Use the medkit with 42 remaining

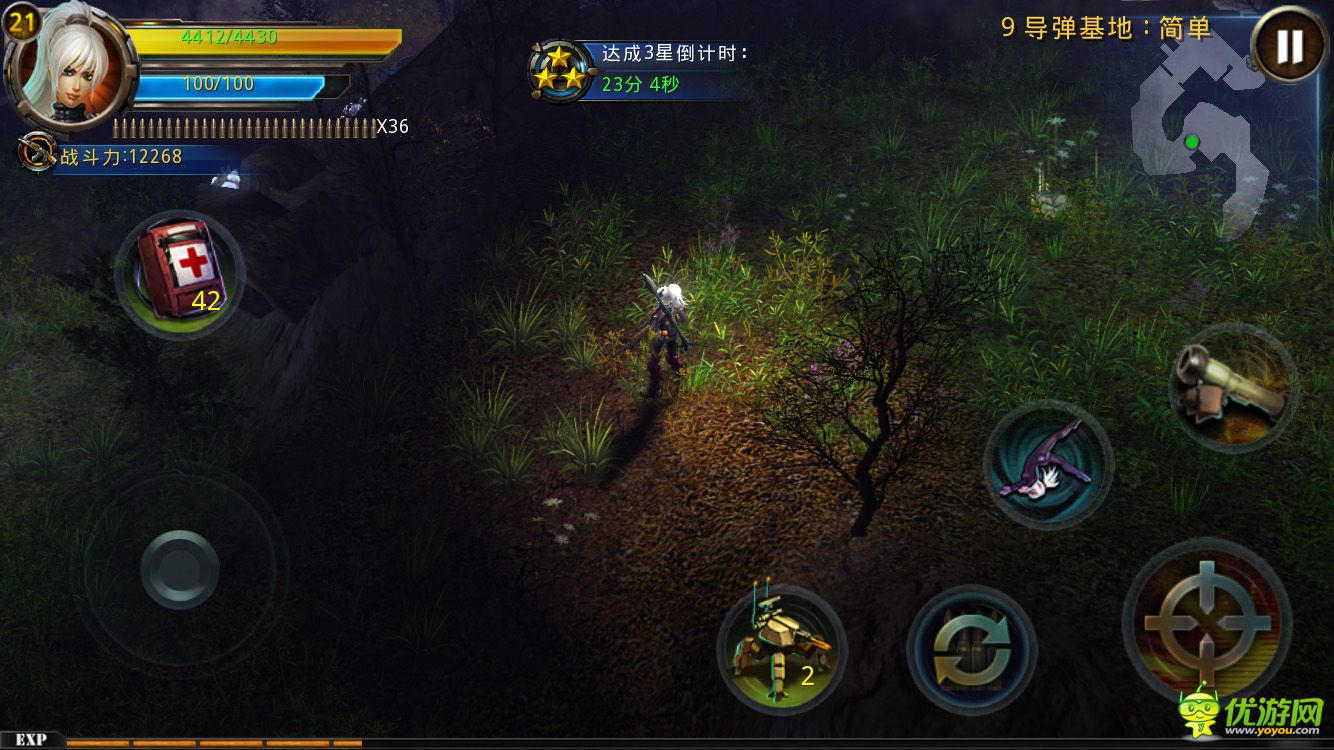[x=180, y=274]
